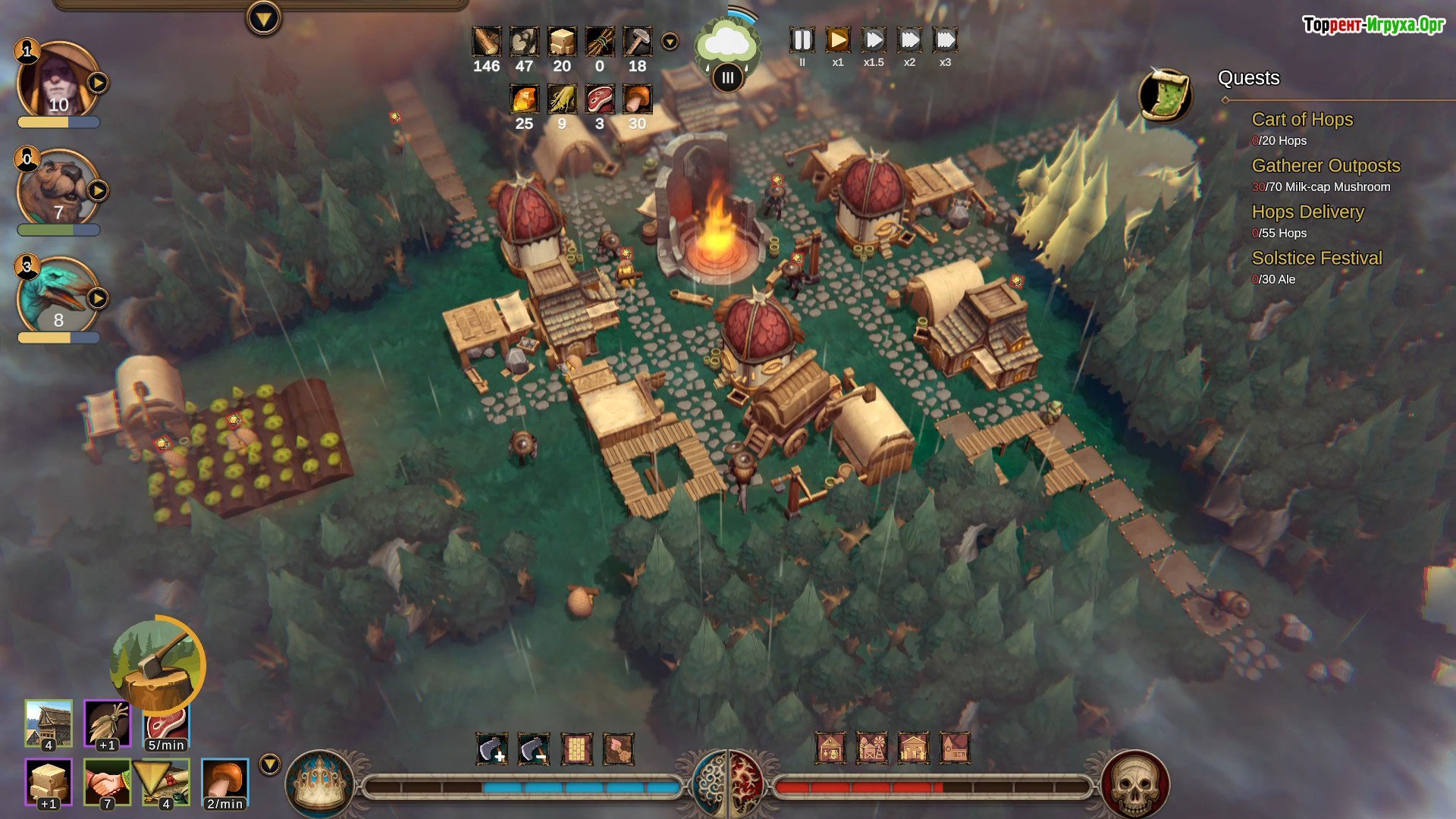Screen dimensions: 1456x819
Task: Switch game speed to x1.5
Action: tap(874, 40)
